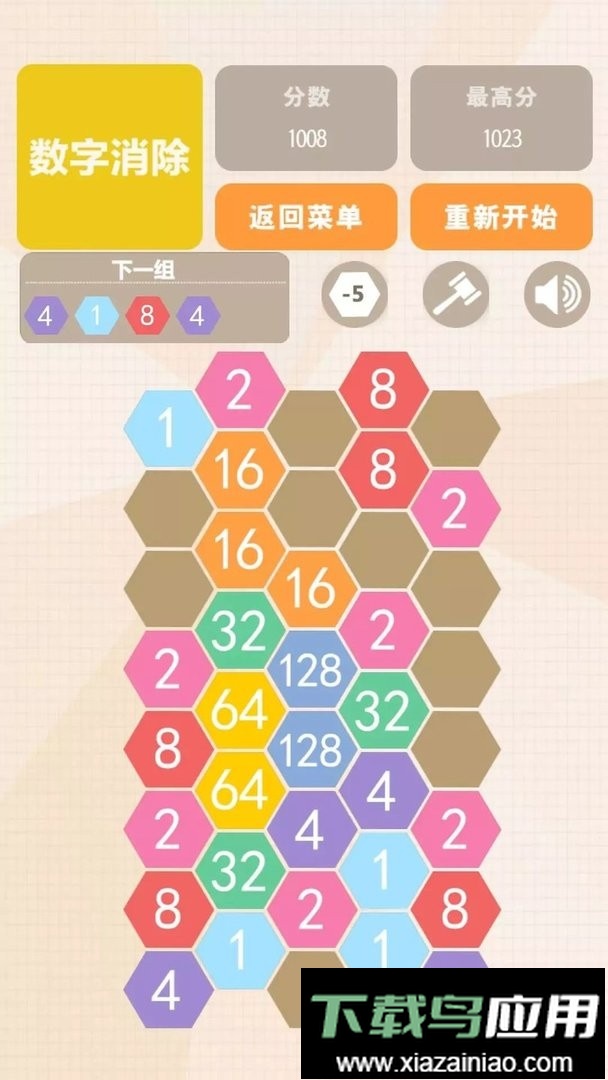608x1080 pixels.
Task: Use the -5 hexagon power-up
Action: pos(353,295)
